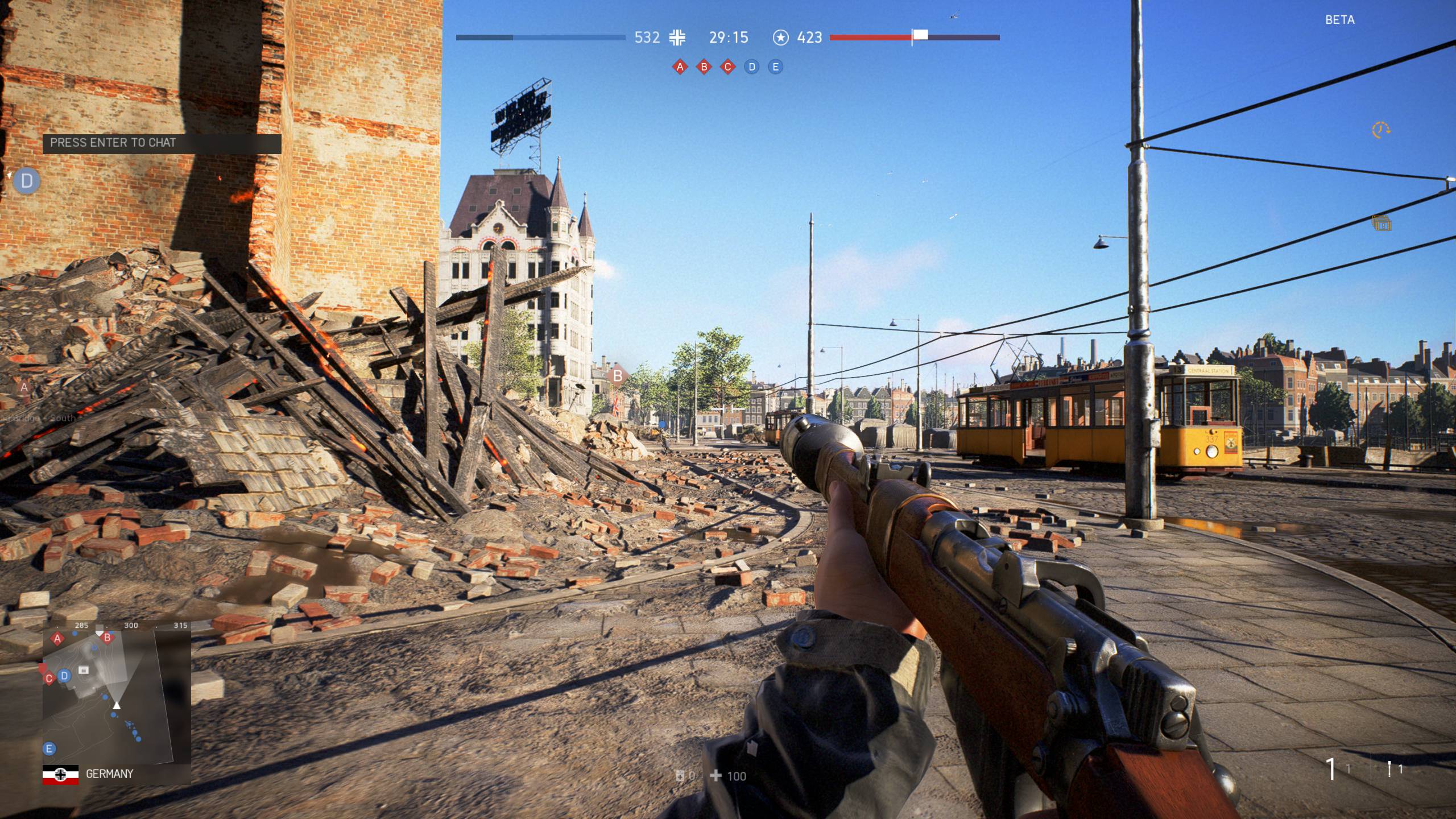Select the stick grenade icon
The image size is (1456, 819).
[1389, 769]
